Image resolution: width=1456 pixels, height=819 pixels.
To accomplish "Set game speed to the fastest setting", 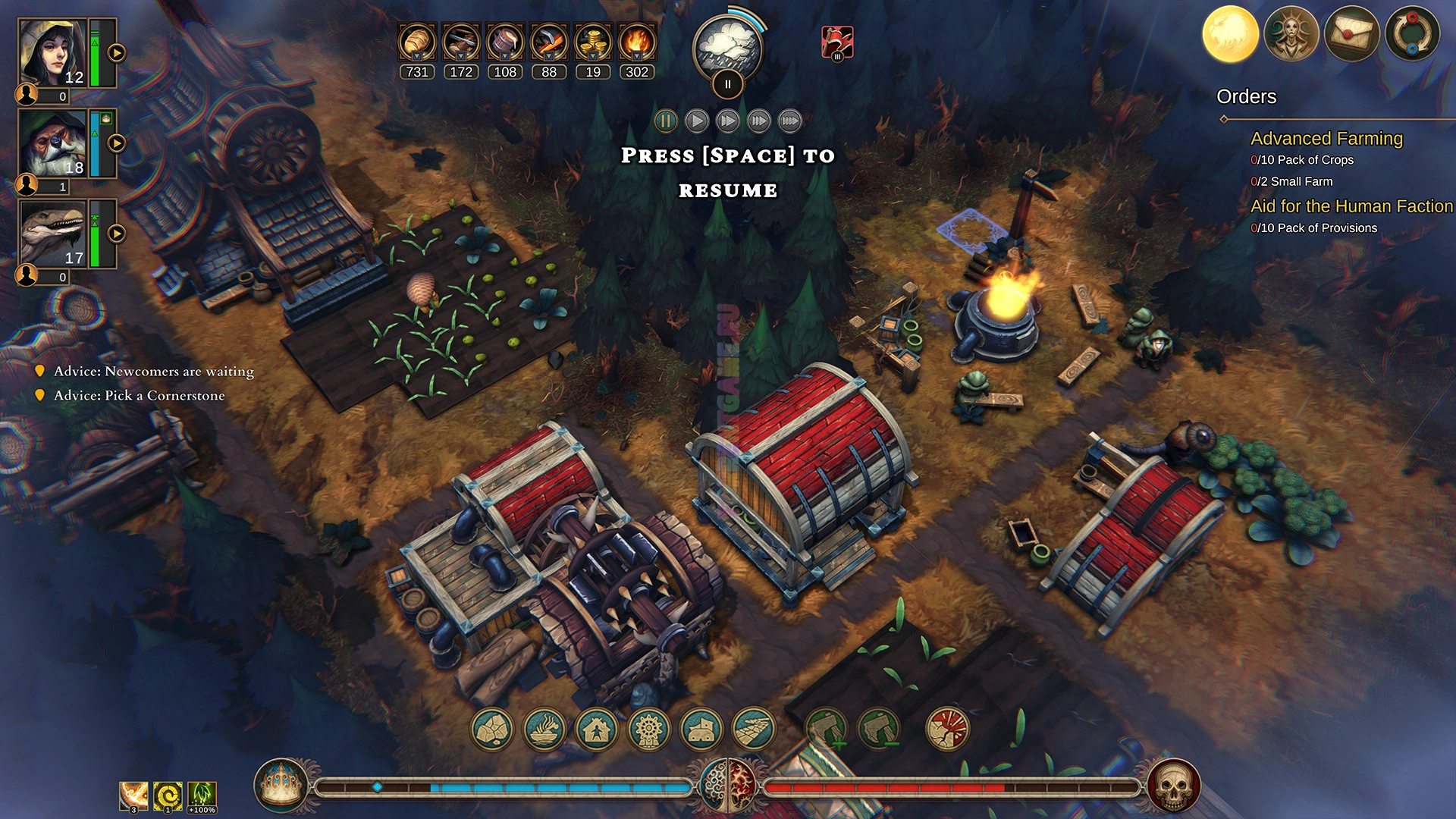I will [x=790, y=121].
